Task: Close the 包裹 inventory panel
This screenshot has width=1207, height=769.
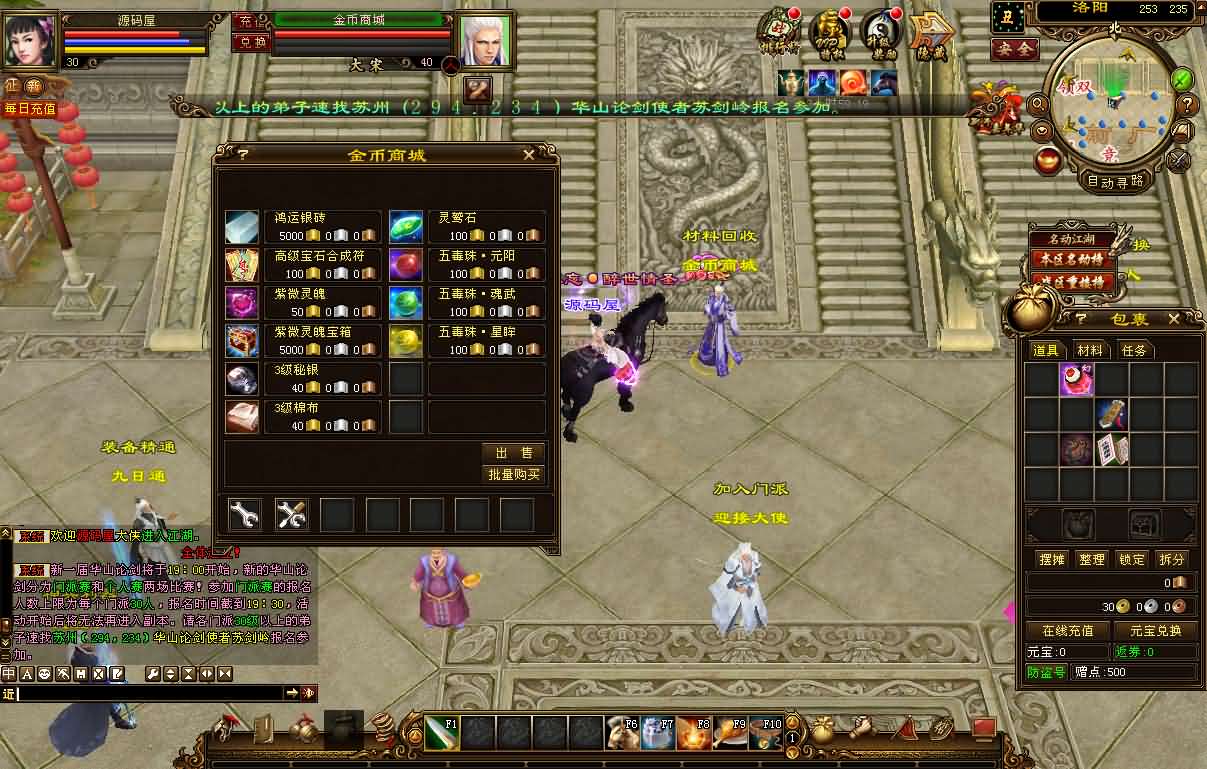Action: pos(1172,319)
